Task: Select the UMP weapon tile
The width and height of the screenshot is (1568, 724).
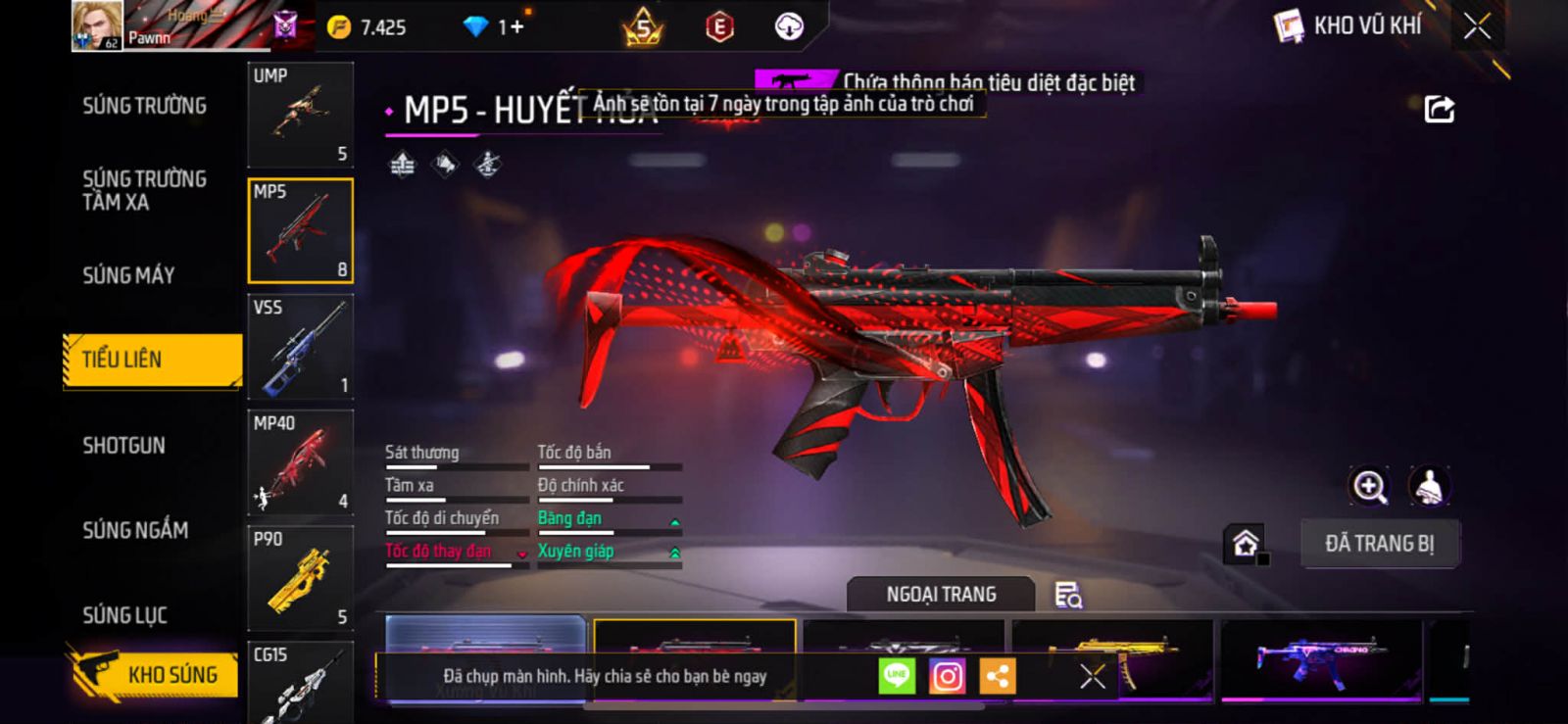Action: [300, 115]
